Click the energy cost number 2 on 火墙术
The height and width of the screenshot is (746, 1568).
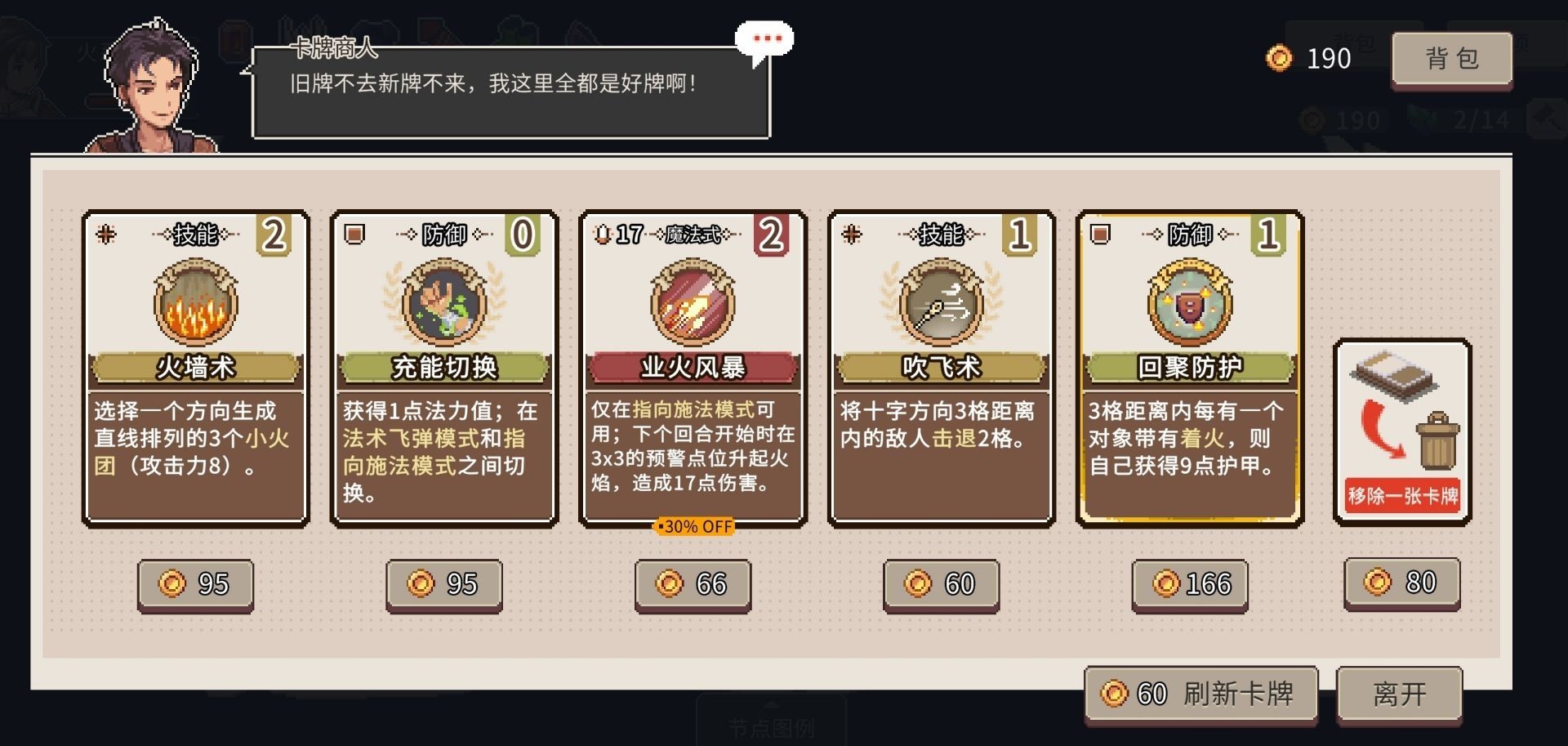(274, 235)
